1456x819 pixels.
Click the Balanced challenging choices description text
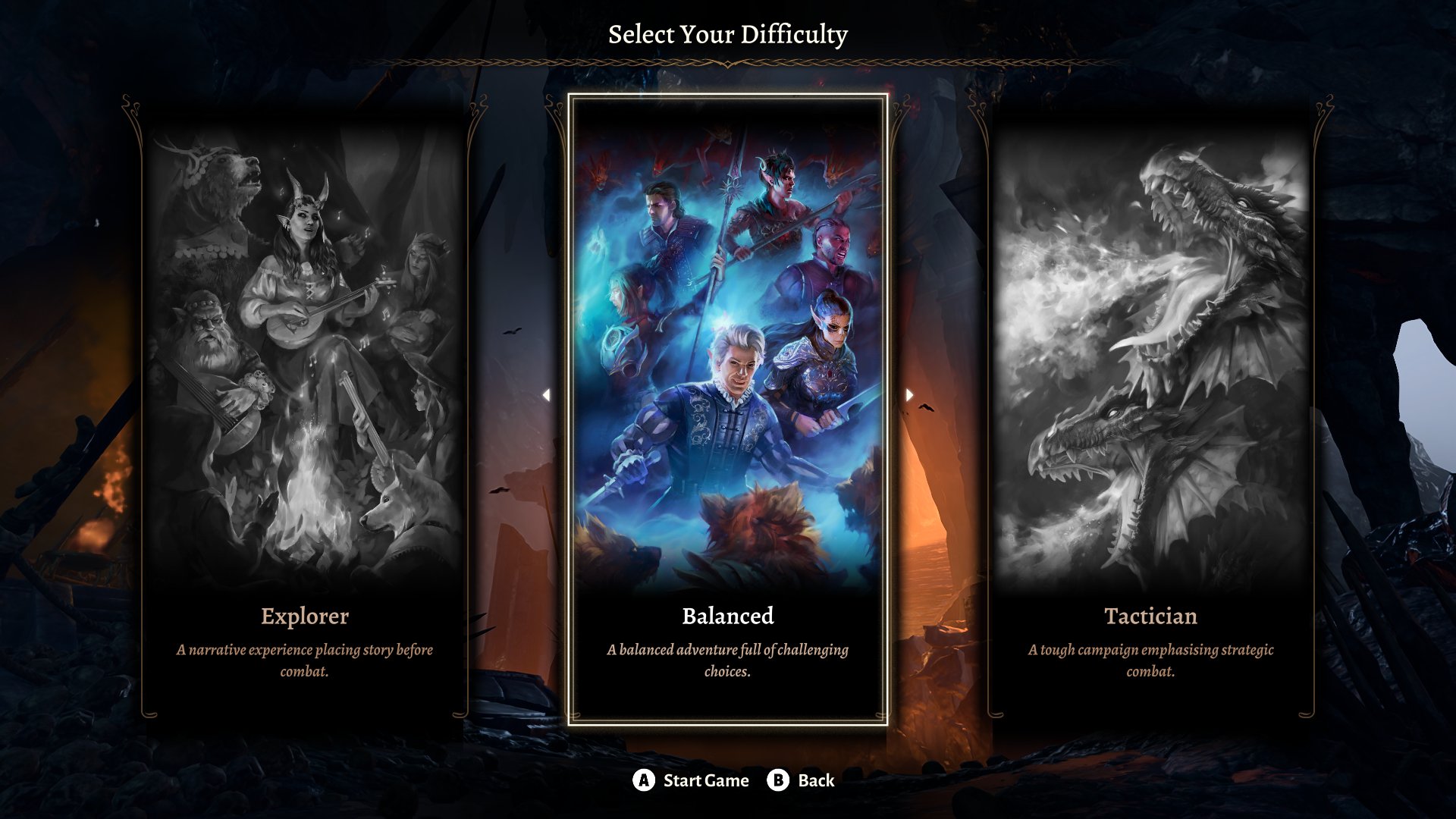726,660
